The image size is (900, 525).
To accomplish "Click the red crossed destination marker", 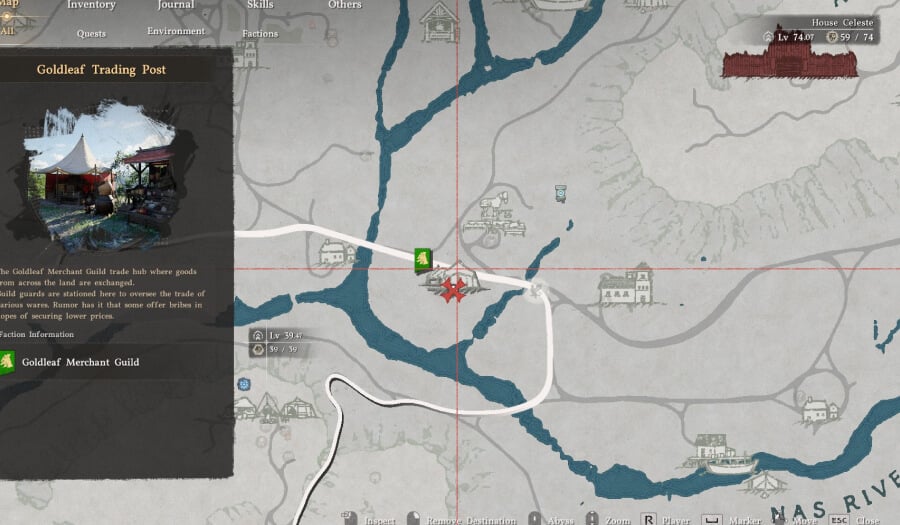I will pyautogui.click(x=455, y=291).
